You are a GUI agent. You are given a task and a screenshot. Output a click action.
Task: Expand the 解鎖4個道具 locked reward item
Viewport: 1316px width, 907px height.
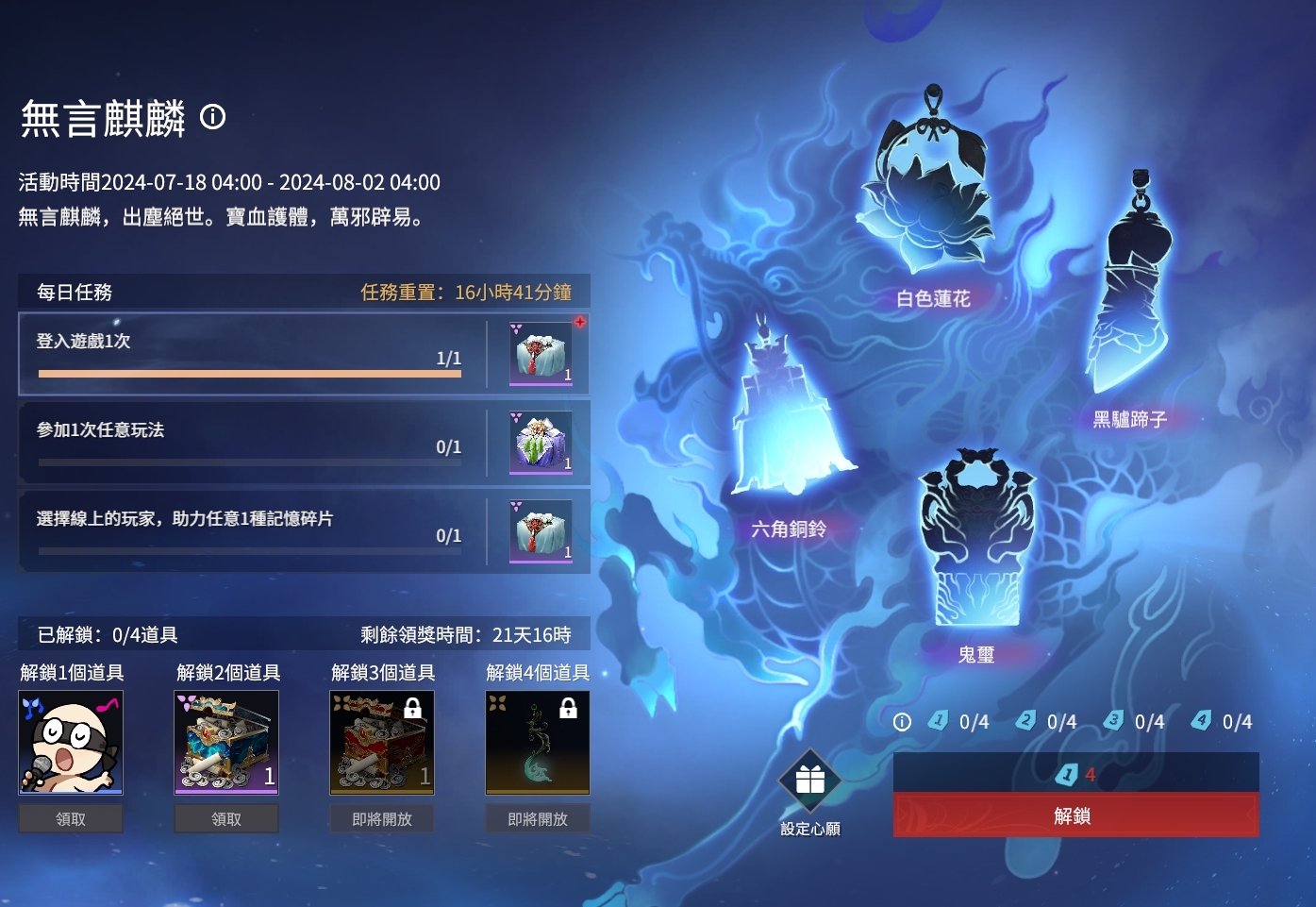point(537,743)
